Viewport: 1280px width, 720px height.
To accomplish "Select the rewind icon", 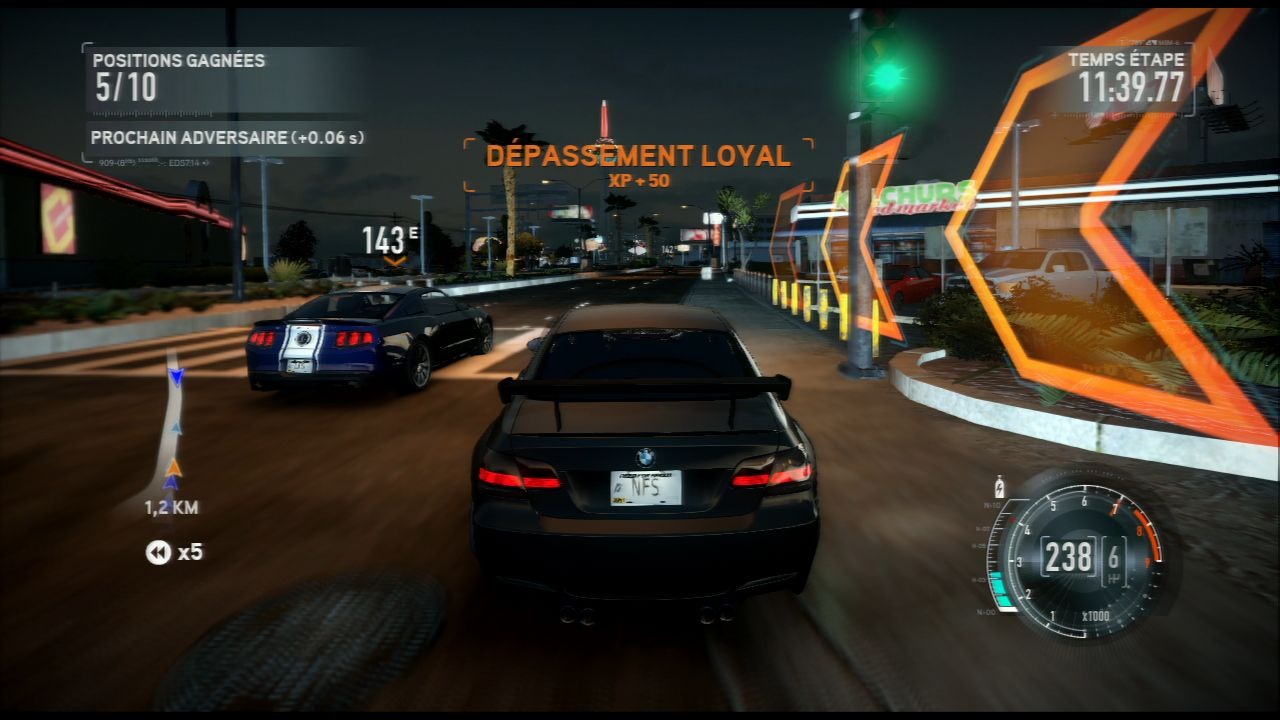I will click(158, 552).
